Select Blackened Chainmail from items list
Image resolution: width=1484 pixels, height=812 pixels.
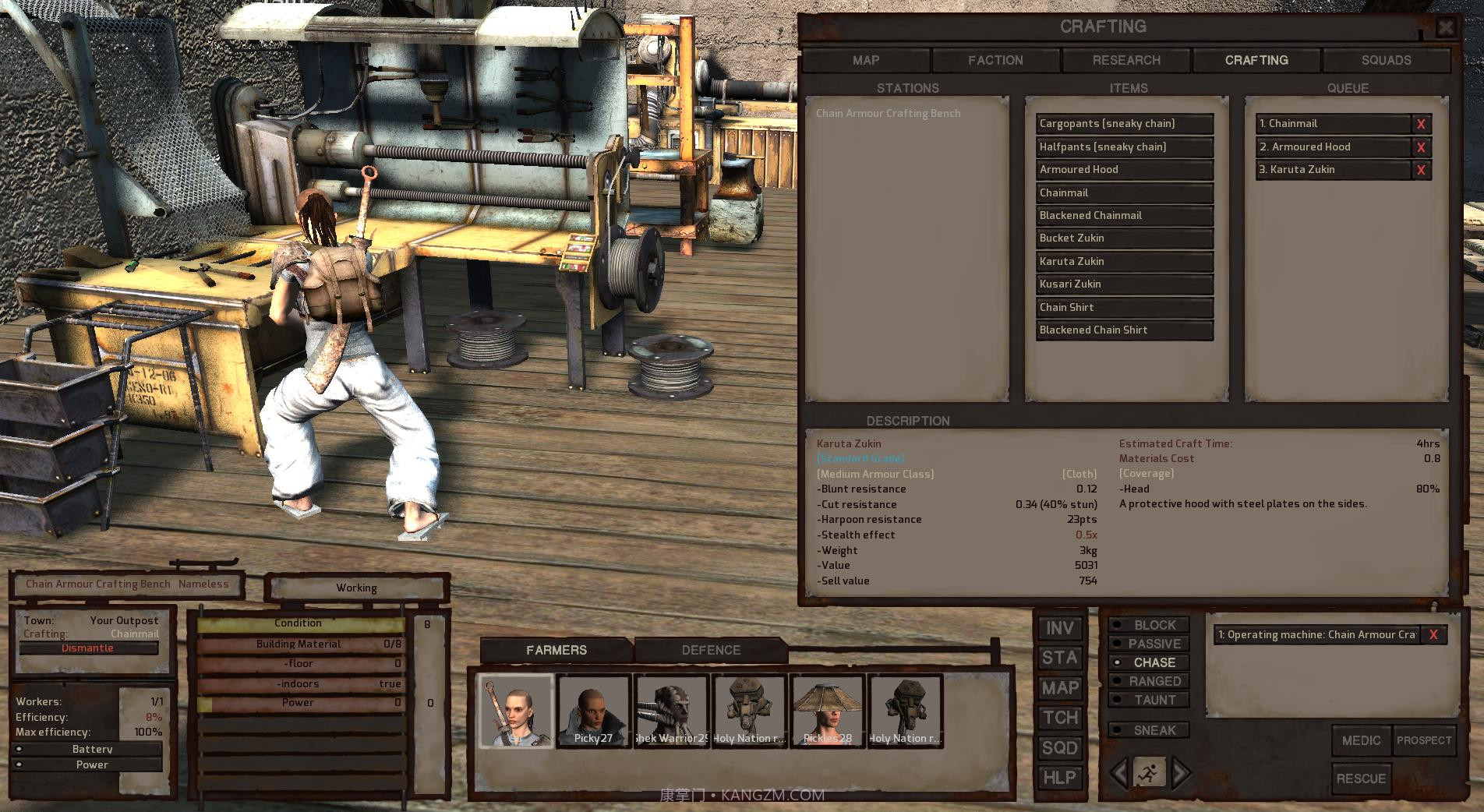click(x=1124, y=216)
